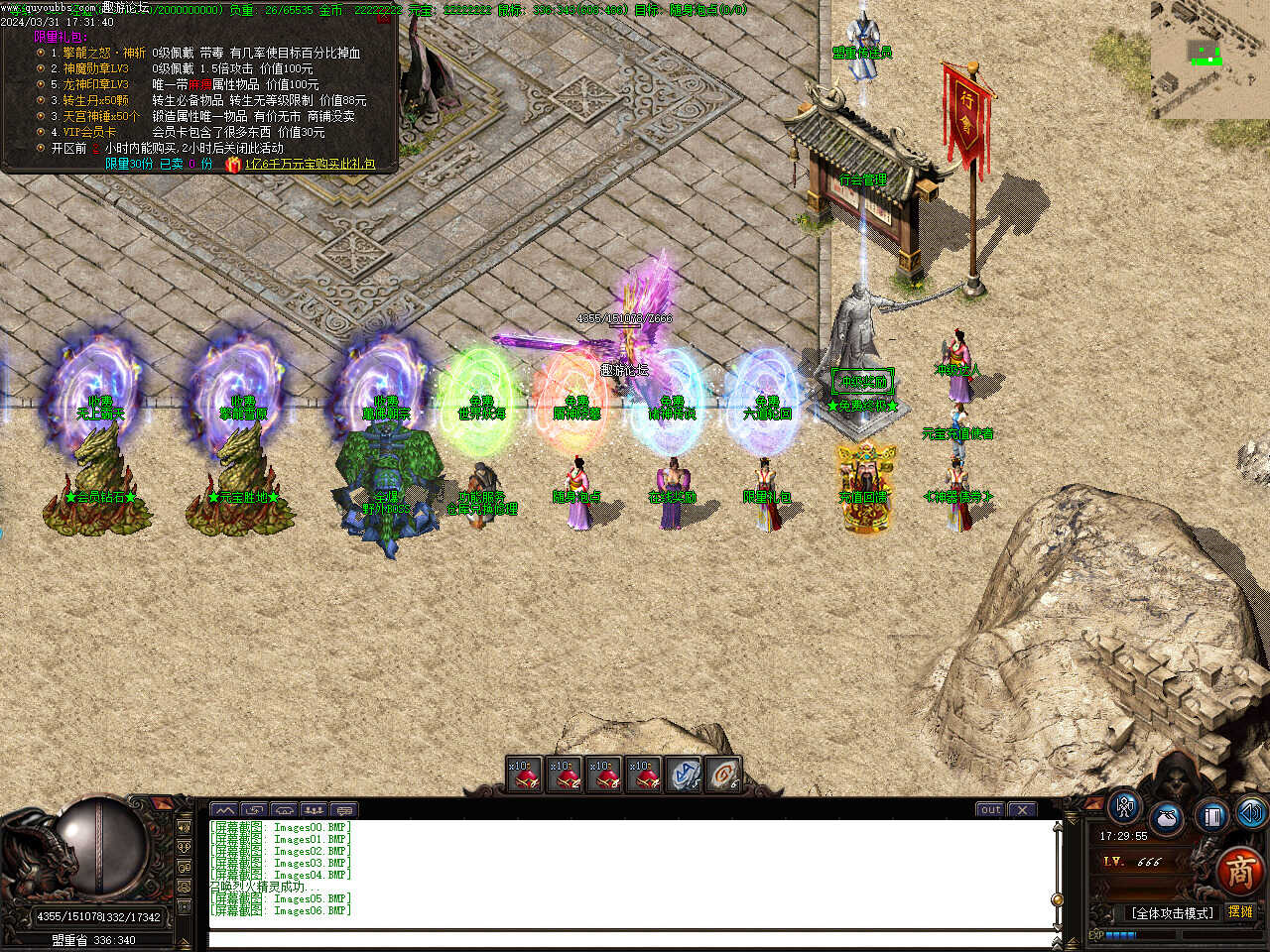Viewport: 1270px width, 952px height.
Task: Use the blue rune stone in slot 5
Action: (683, 774)
